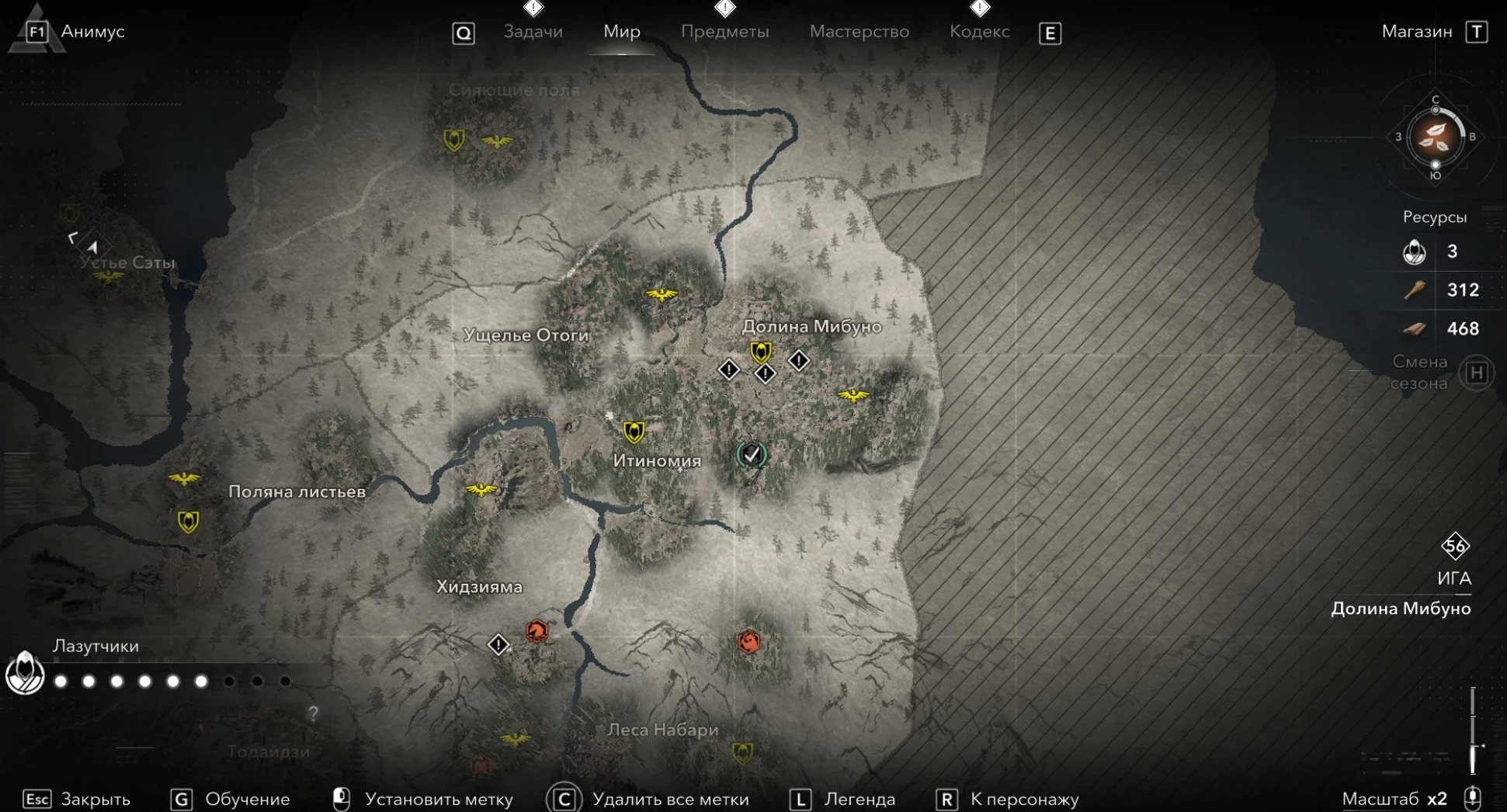
Task: Show the map Легенда
Action: 859,799
